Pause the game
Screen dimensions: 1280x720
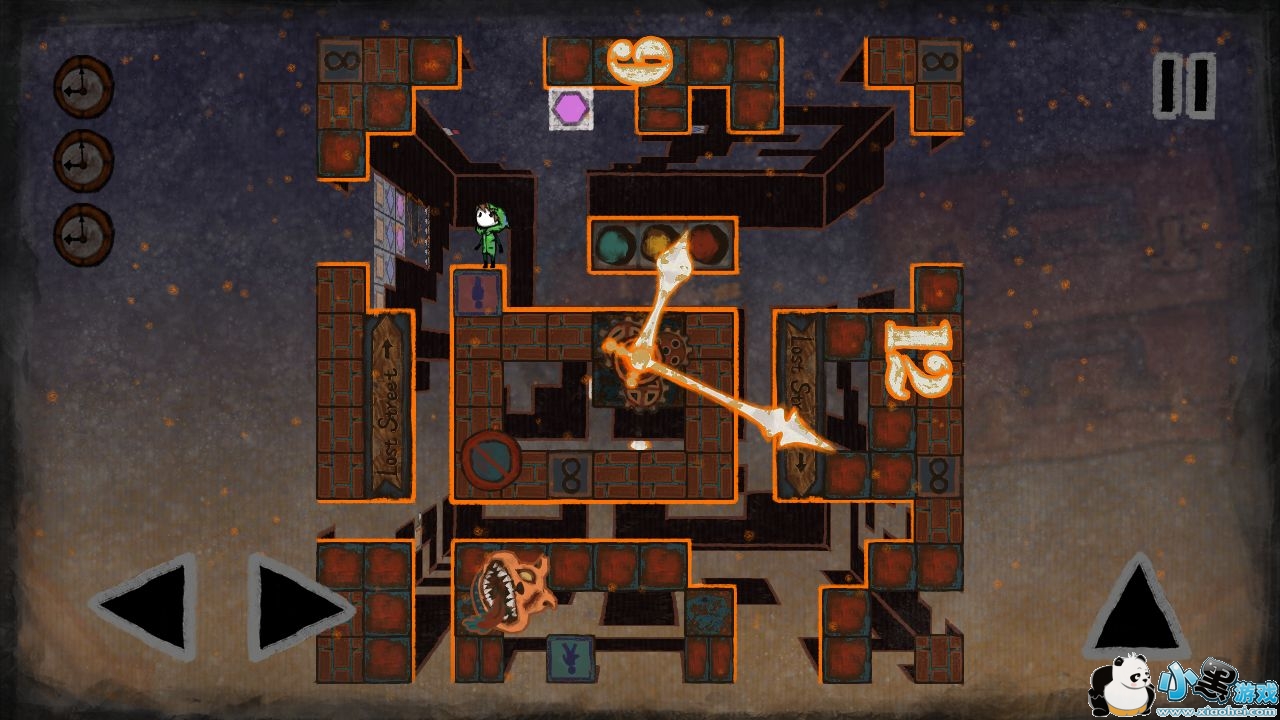coord(1184,86)
